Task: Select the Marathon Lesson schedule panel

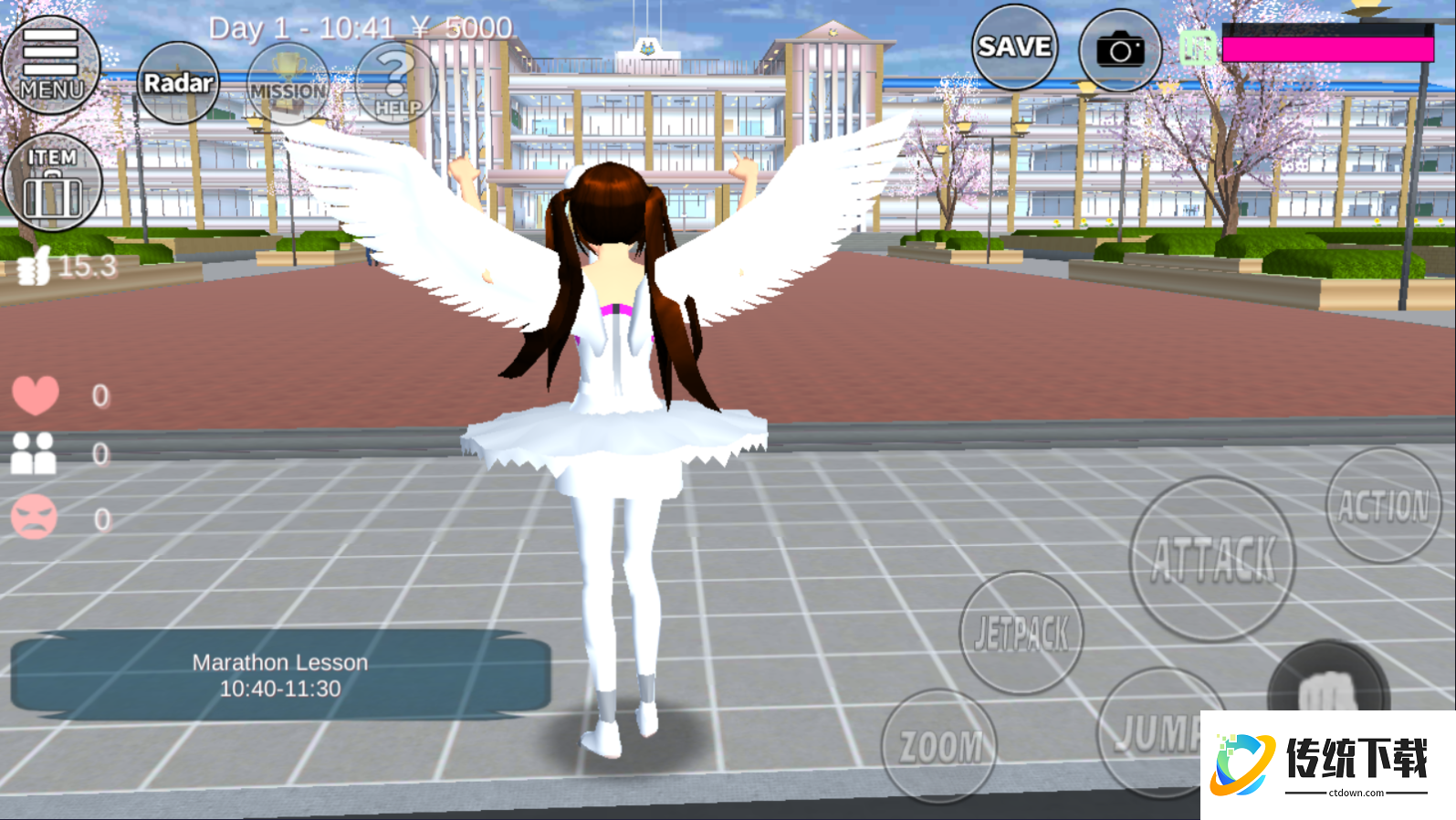Action: coord(280,675)
